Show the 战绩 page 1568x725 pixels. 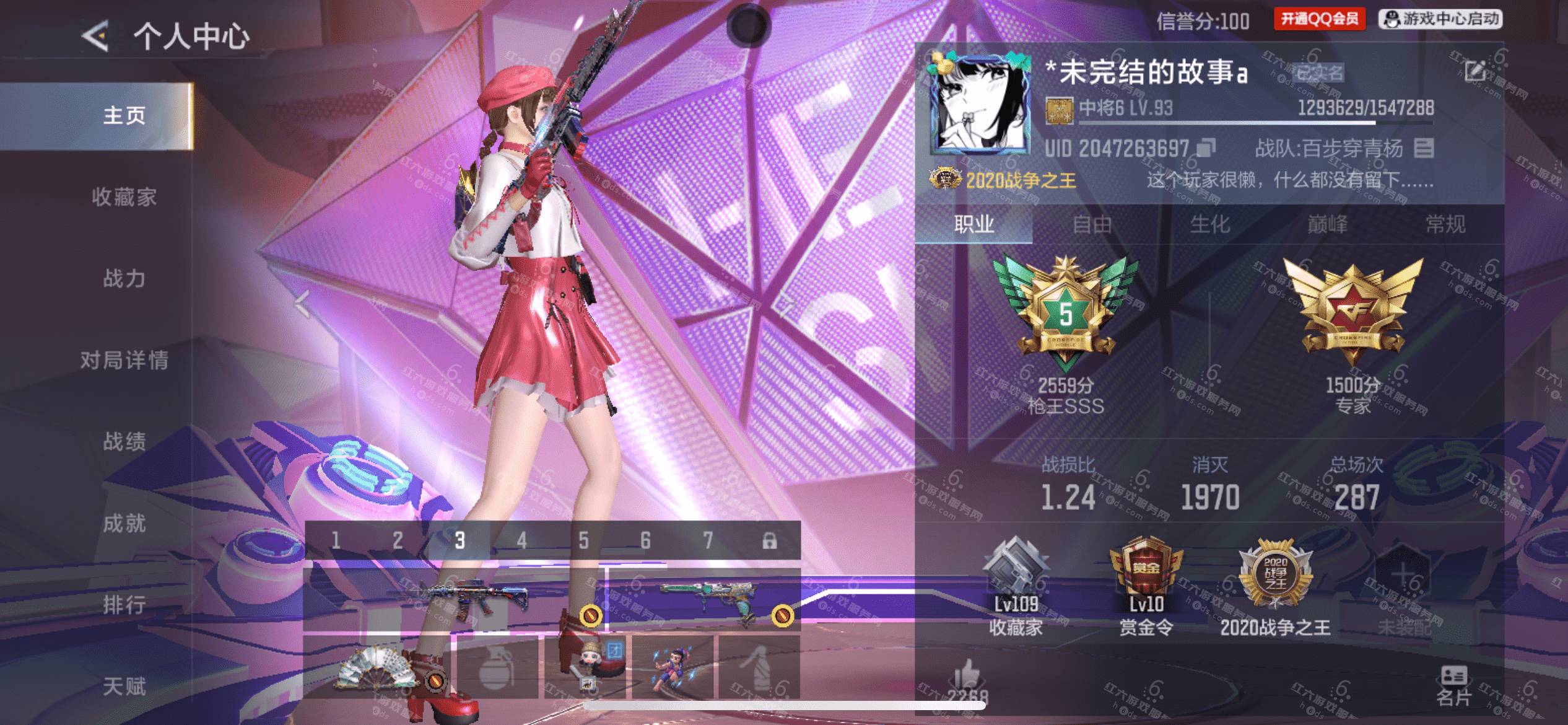tap(124, 442)
